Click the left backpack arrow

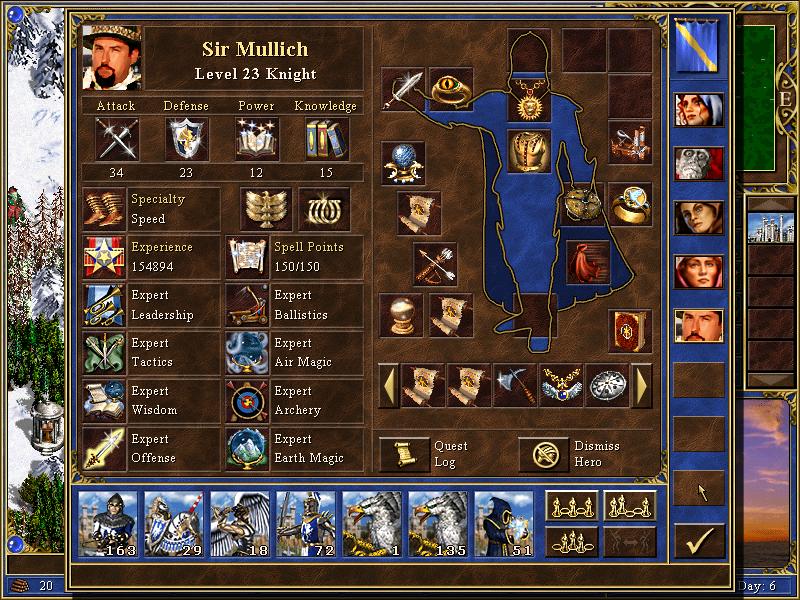pos(388,385)
